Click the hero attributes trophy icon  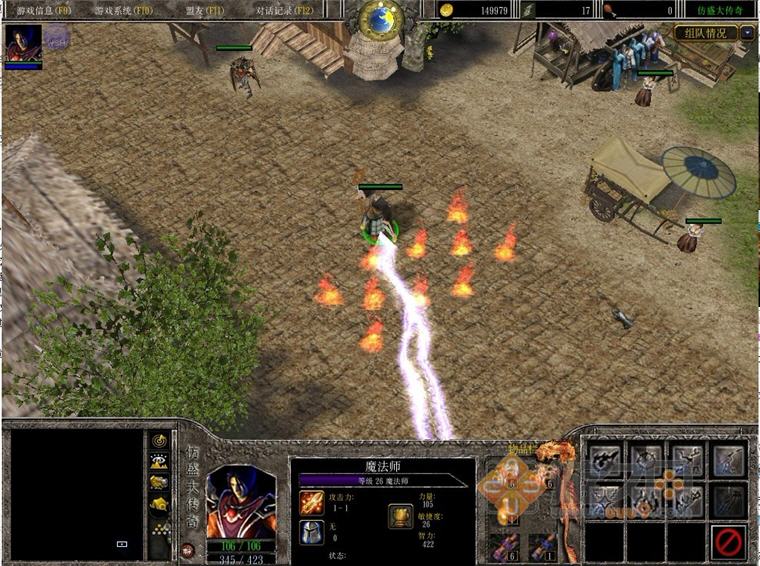tap(400, 516)
